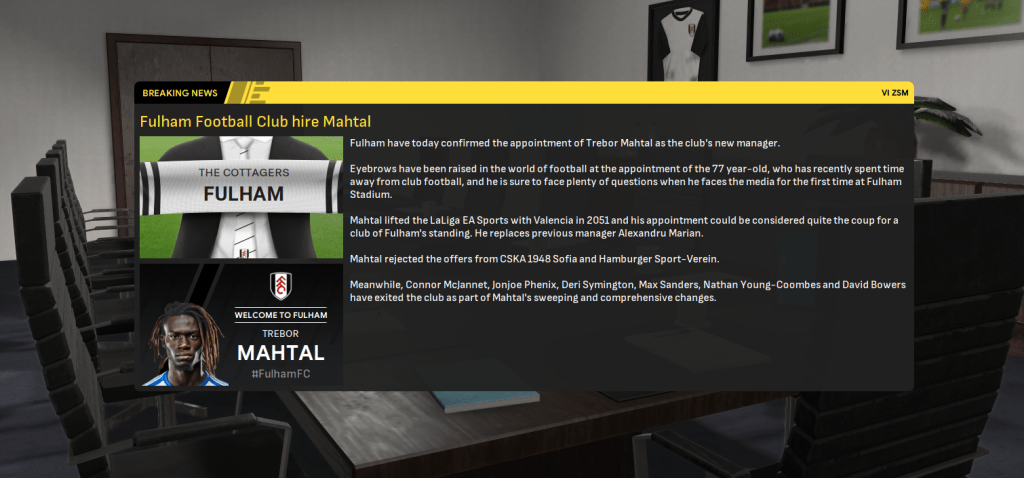Click the Fulham Cottagers scarf banner
1024x478 pixels.
point(241,185)
